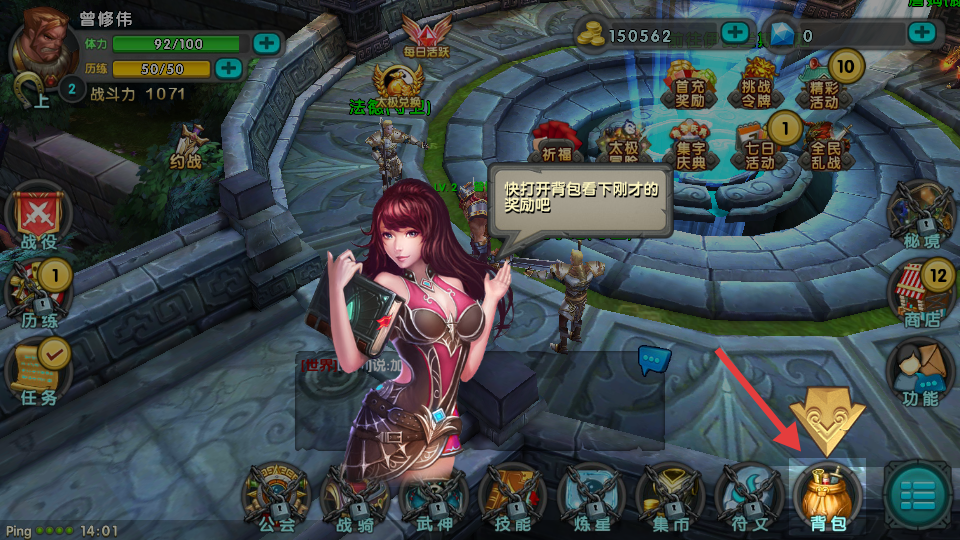
Task: Add gold coins with the plus button
Action: (x=735, y=32)
